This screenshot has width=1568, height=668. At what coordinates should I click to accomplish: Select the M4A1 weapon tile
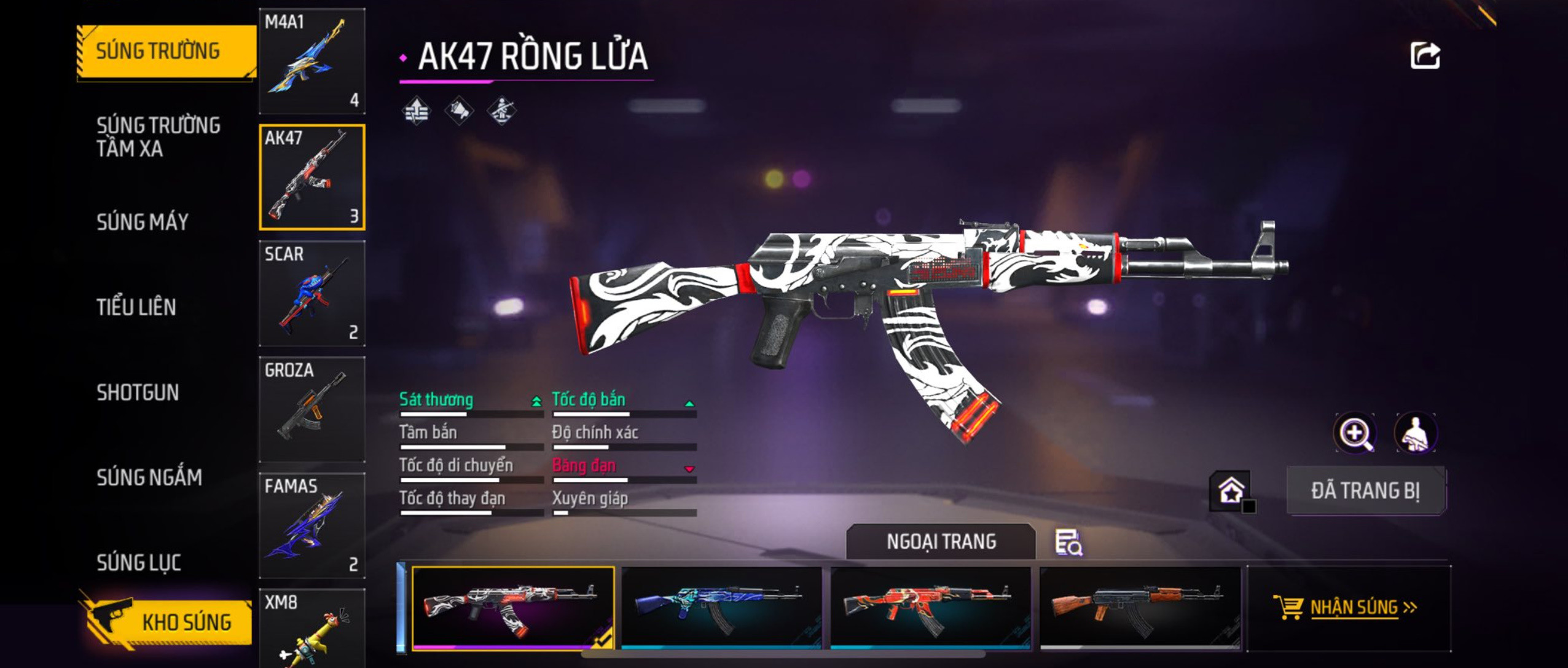(x=312, y=61)
